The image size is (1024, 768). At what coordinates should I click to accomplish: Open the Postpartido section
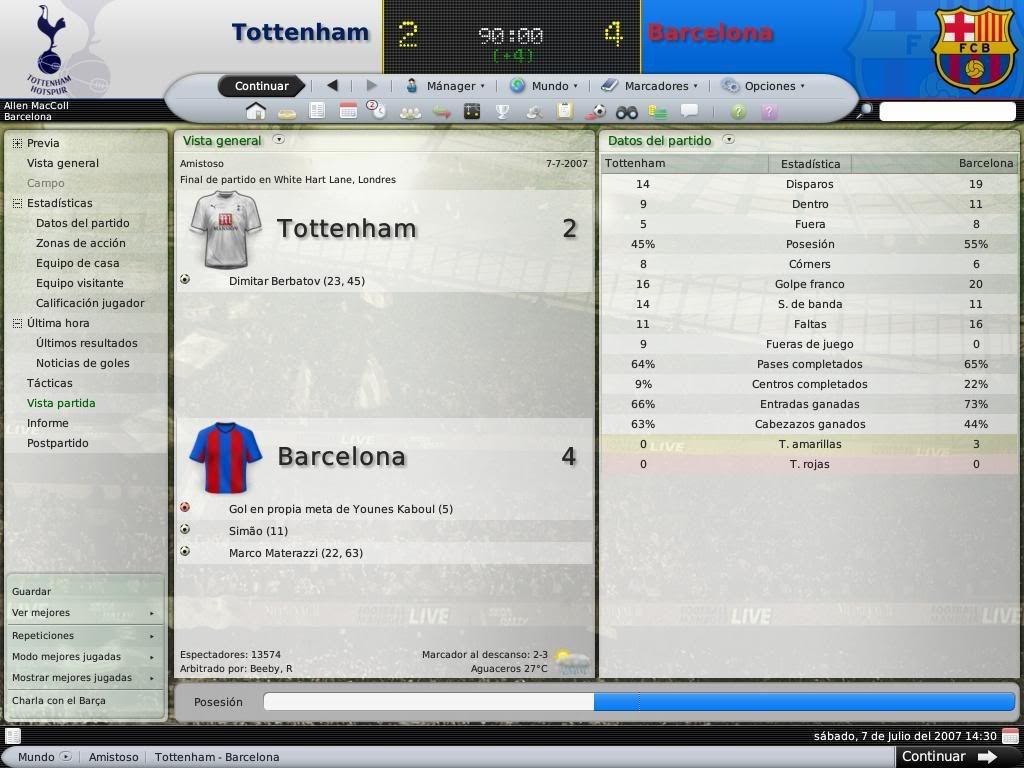coord(58,443)
